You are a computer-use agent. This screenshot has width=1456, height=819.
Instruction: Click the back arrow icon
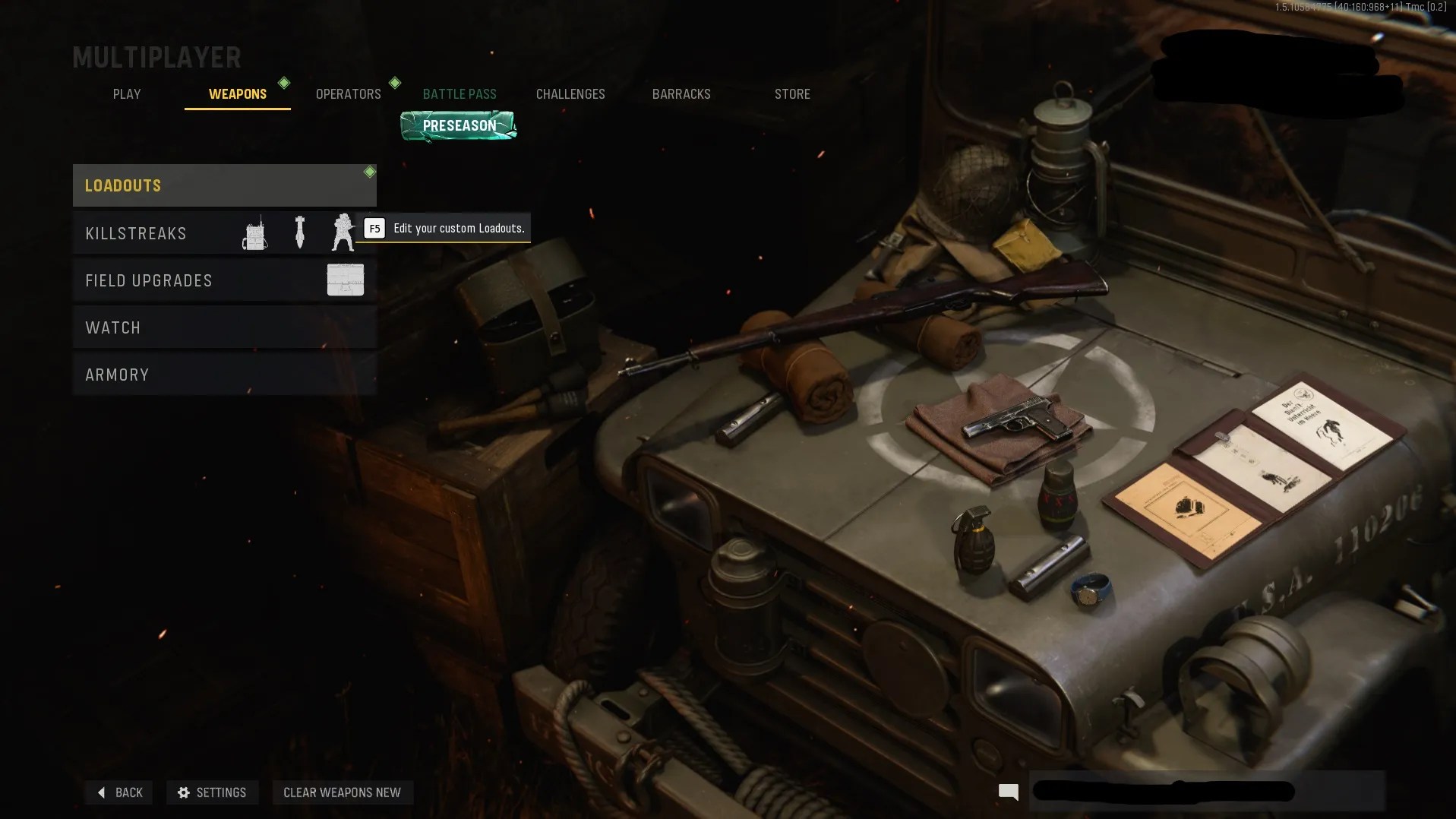point(102,792)
